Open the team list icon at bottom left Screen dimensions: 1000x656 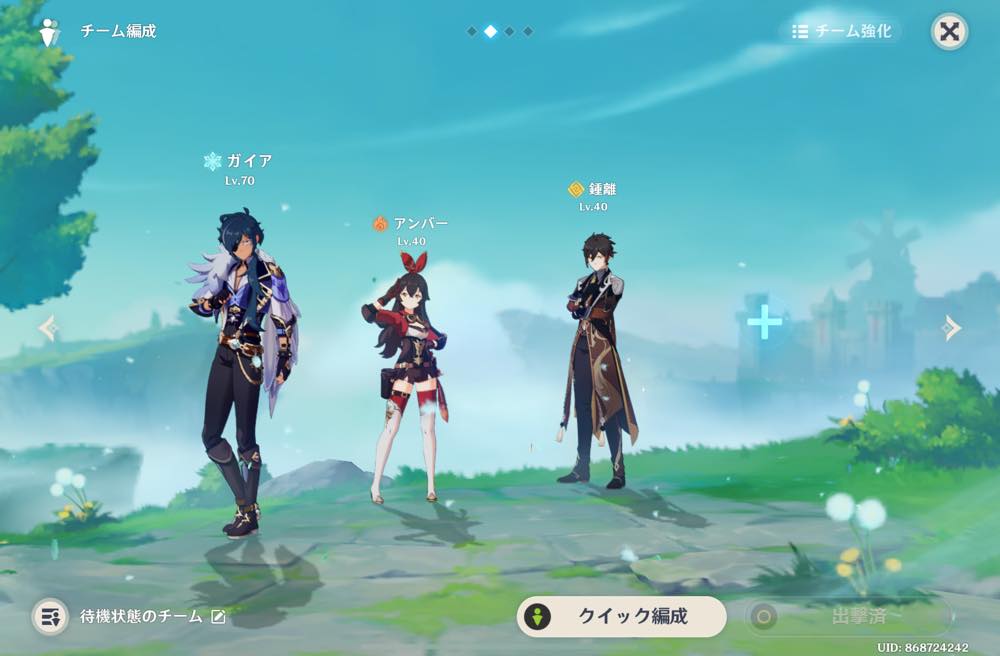50,616
